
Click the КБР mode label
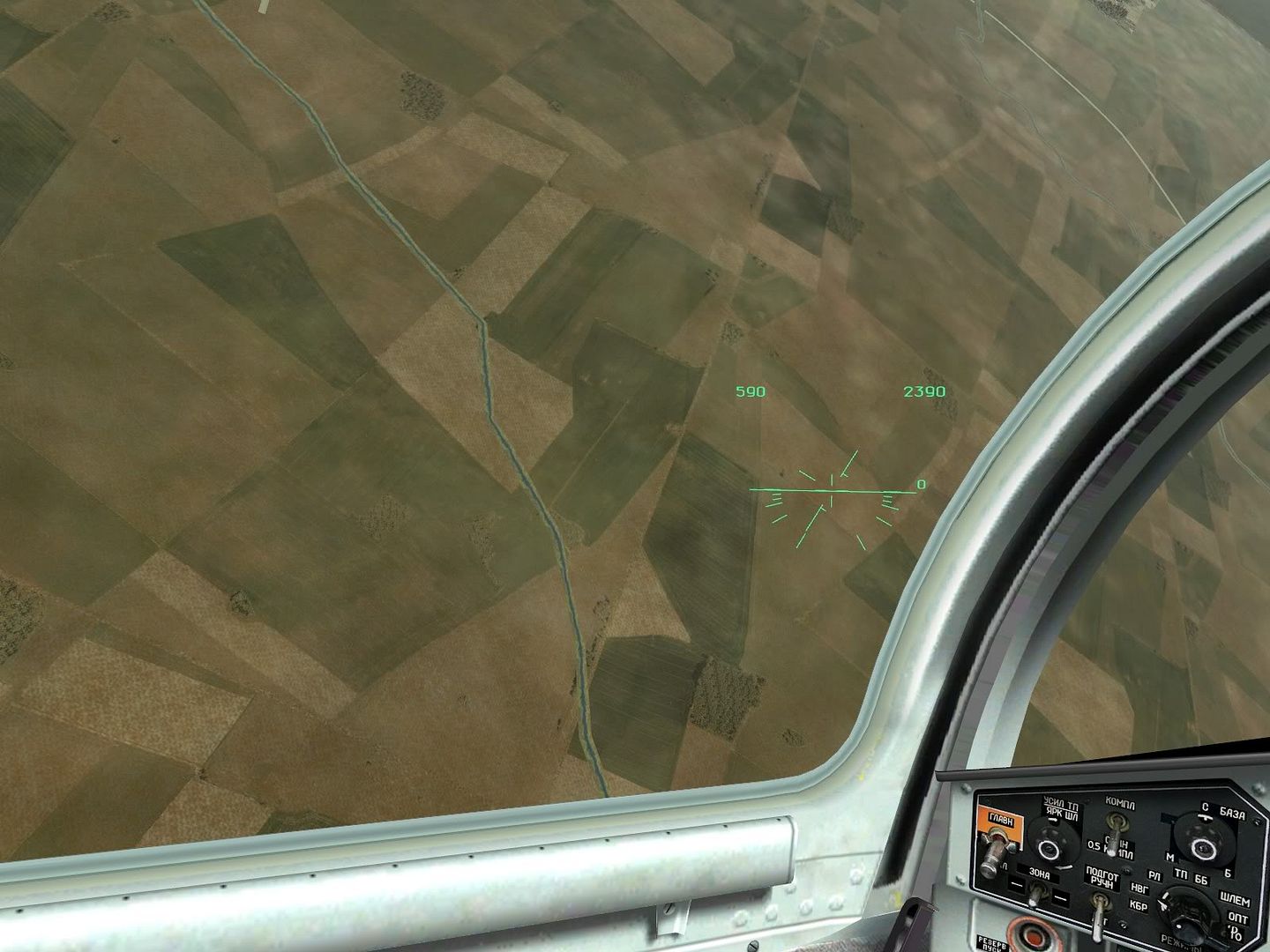(x=1140, y=905)
